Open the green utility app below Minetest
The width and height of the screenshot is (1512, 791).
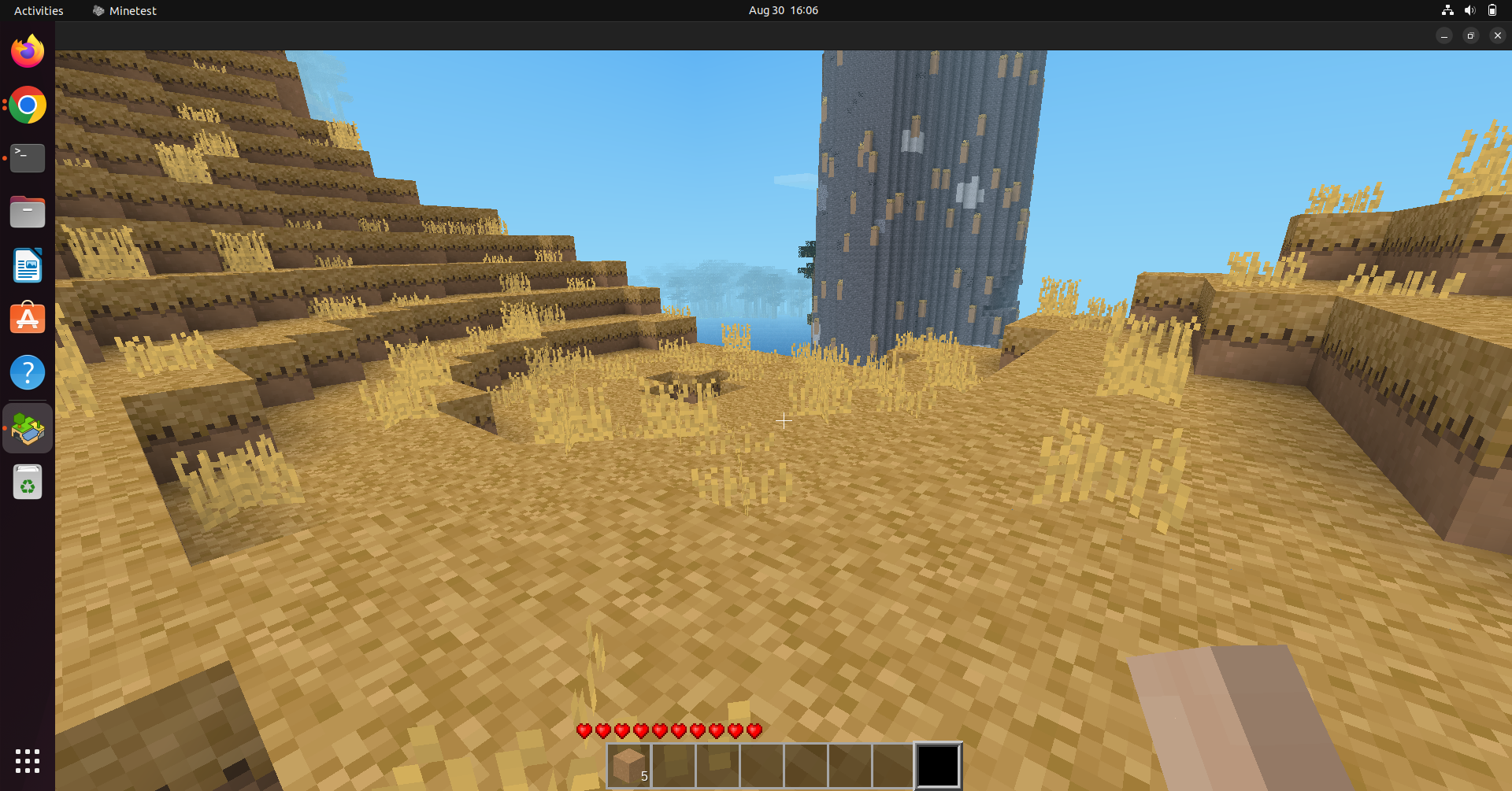(x=28, y=482)
